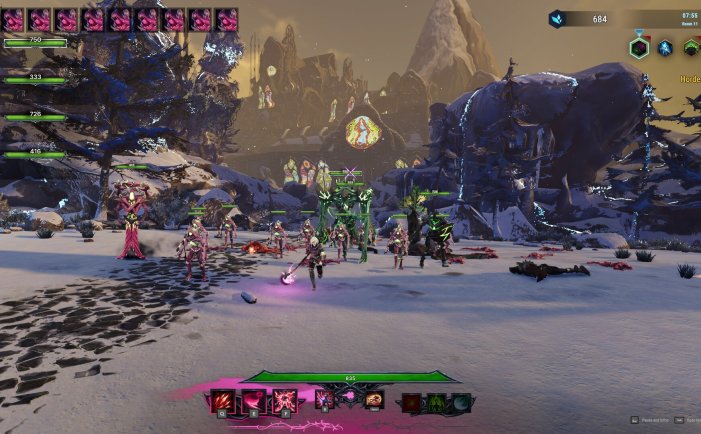This screenshot has width=701, height=434.
Task: Select the green creature summon icon
Action: [x=437, y=403]
